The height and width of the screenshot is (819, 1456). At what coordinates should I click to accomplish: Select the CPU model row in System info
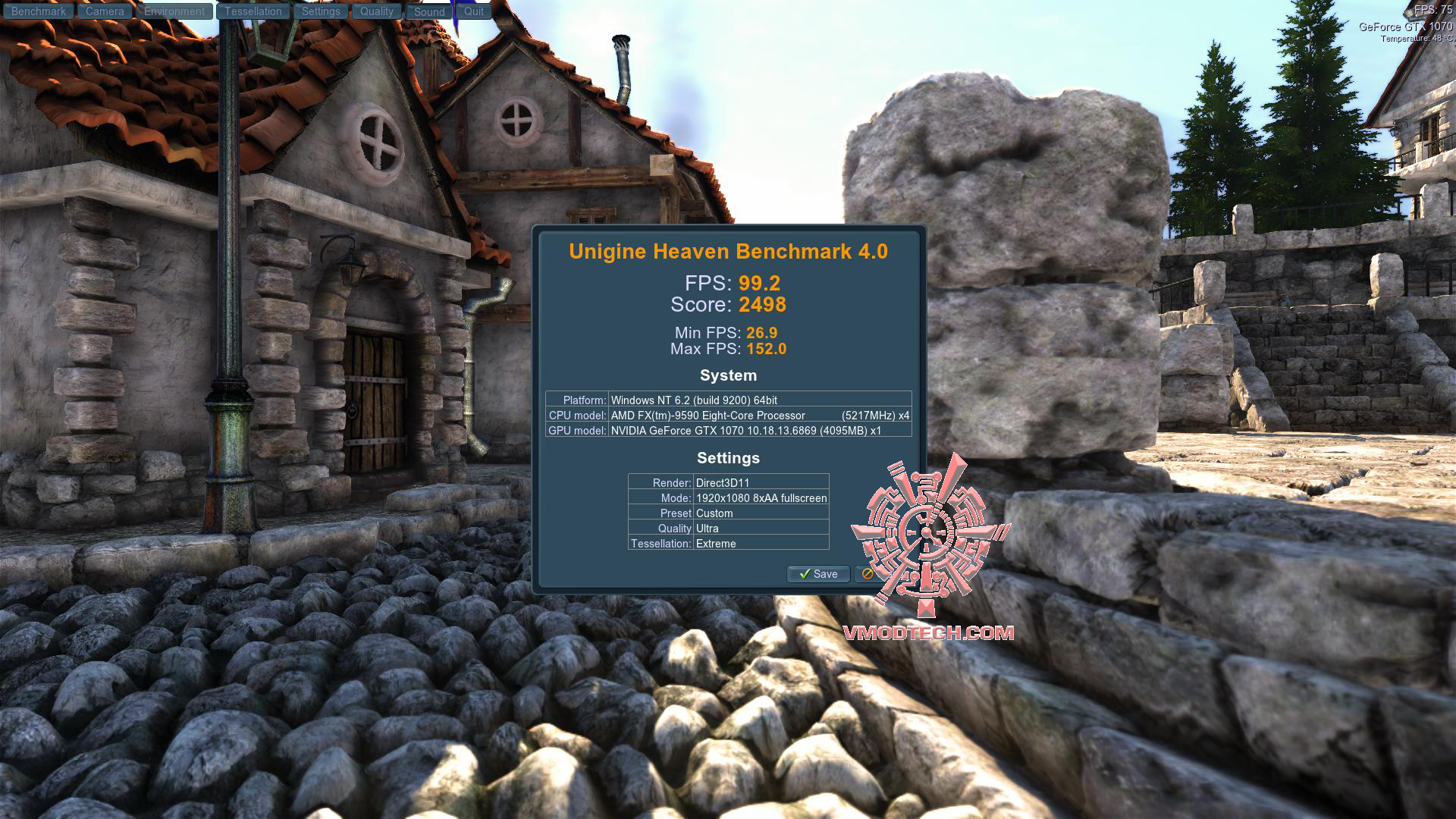pyautogui.click(x=728, y=416)
